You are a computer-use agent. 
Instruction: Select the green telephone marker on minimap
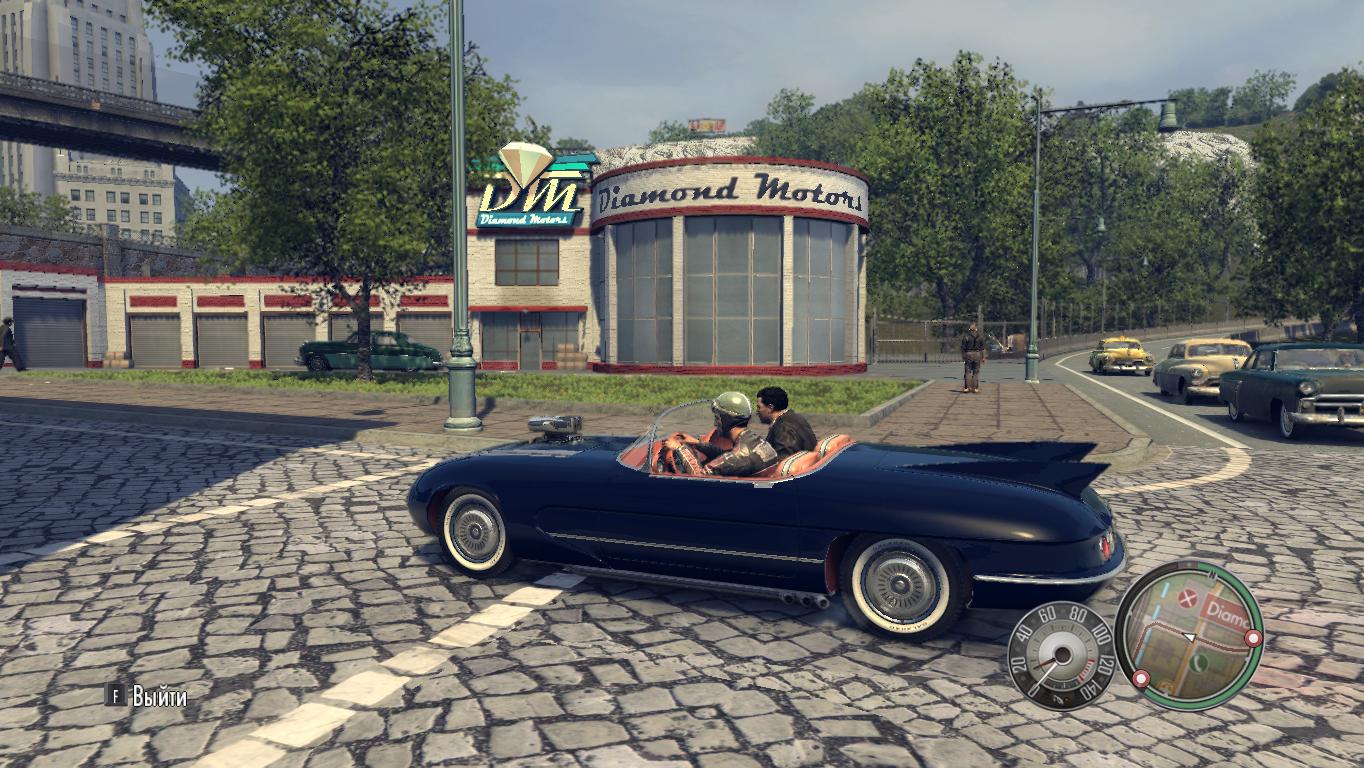(x=1200, y=661)
